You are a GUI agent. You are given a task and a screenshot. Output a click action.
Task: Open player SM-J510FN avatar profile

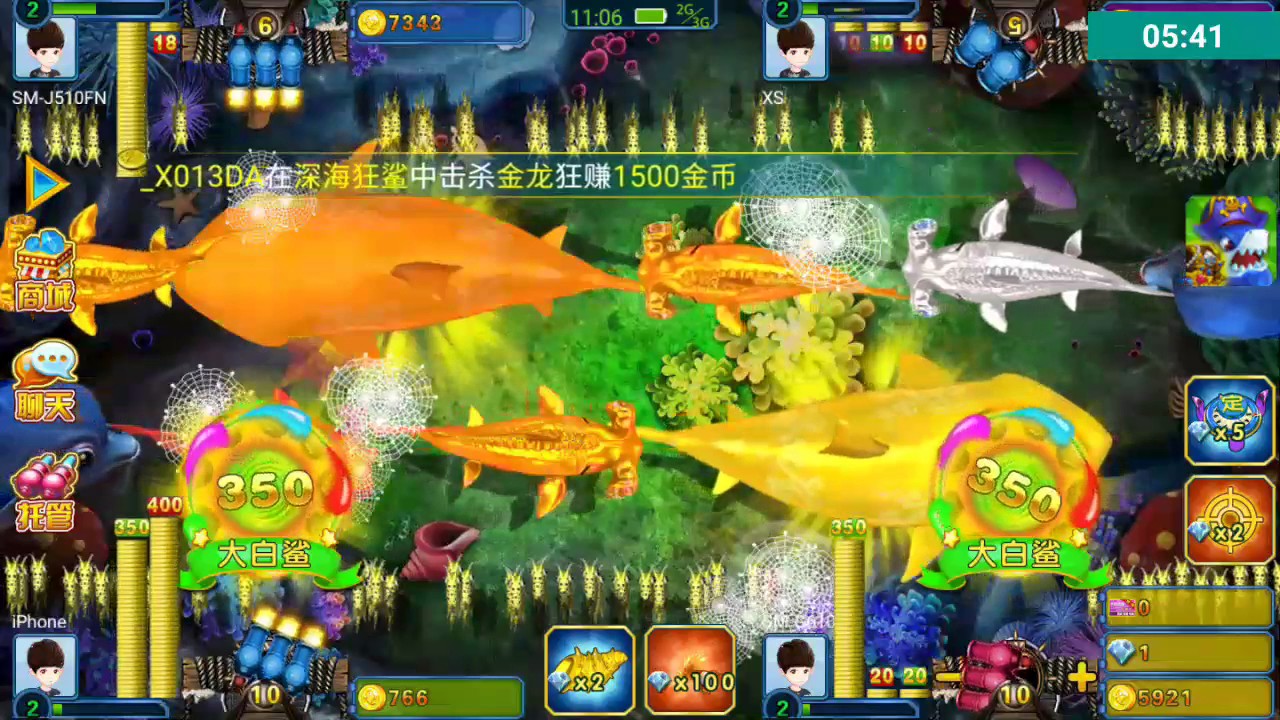coord(47,50)
